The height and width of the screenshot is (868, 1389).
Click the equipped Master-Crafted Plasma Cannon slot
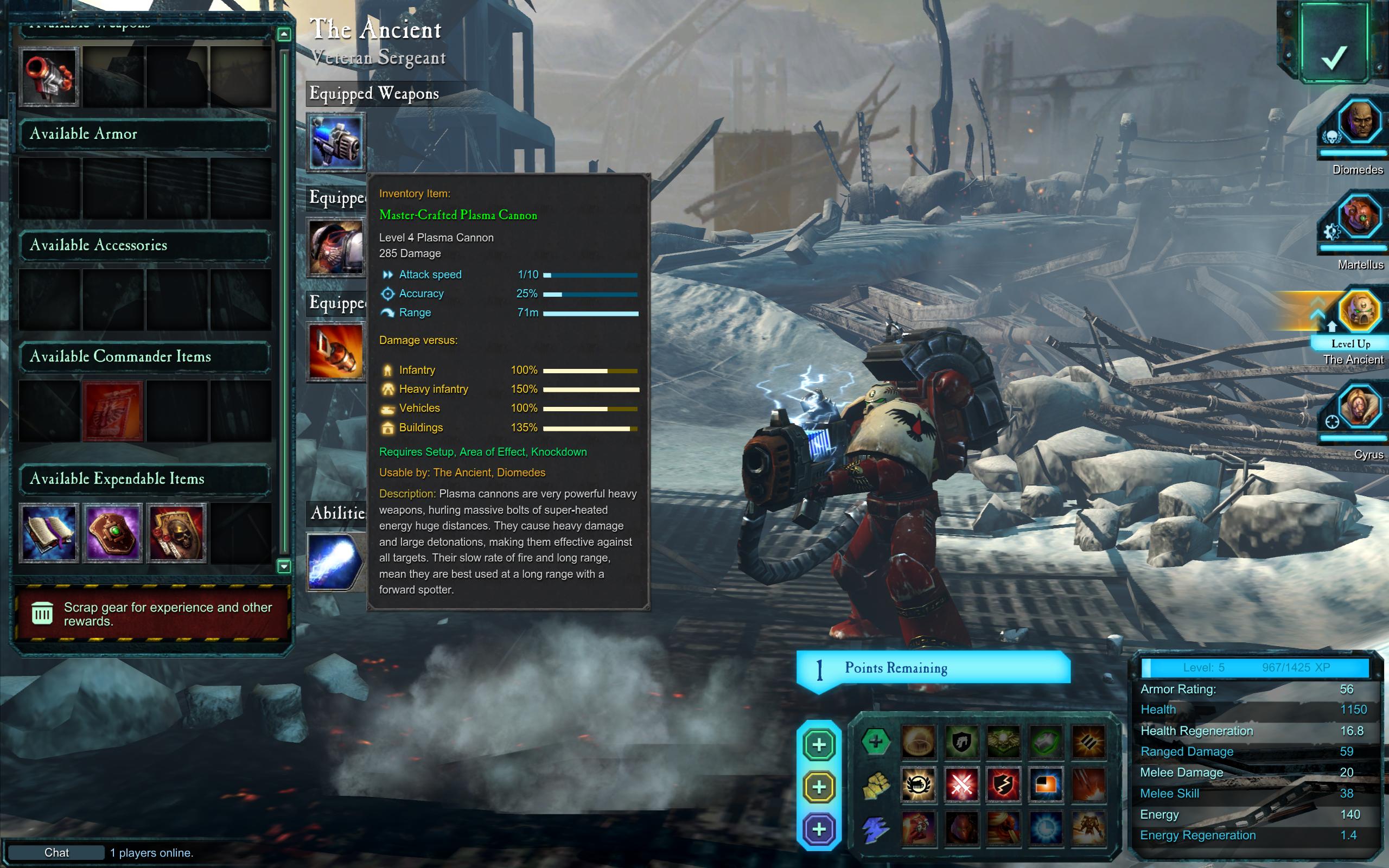(x=336, y=142)
